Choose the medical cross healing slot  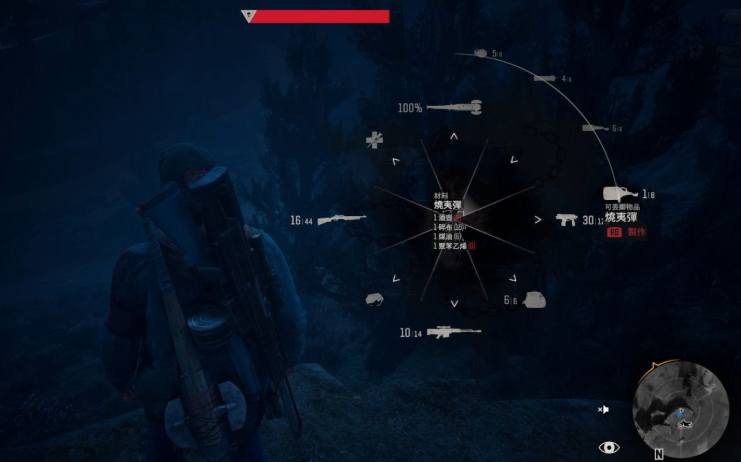click(374, 140)
